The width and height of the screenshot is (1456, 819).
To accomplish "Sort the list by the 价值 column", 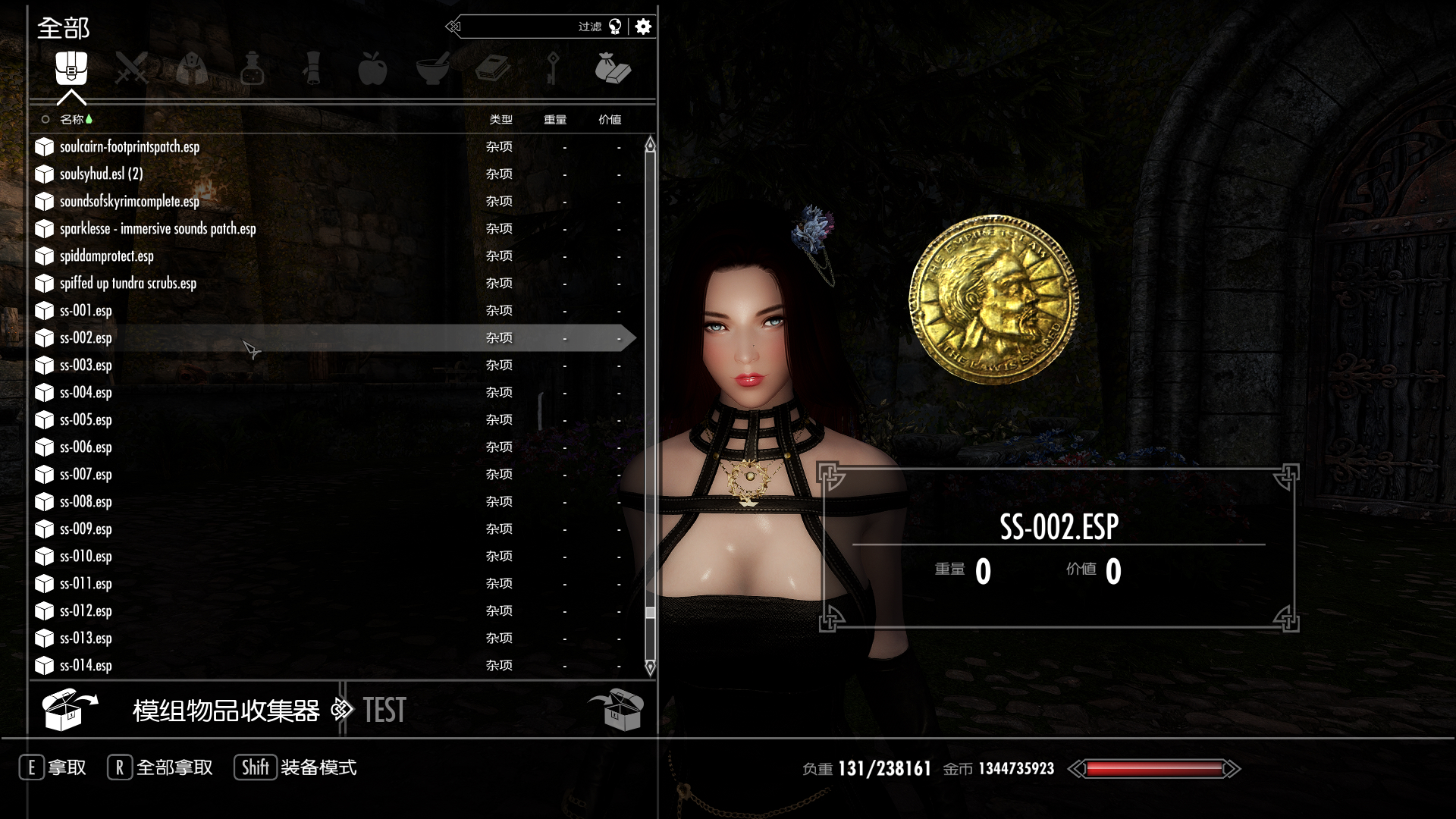I will coord(610,120).
